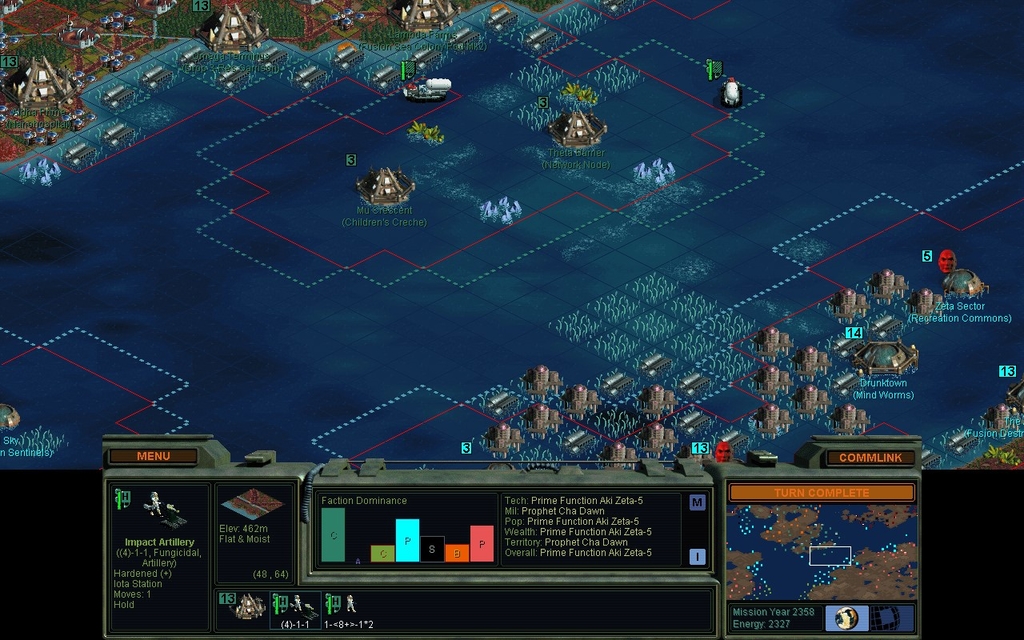Image resolution: width=1024 pixels, height=640 pixels.
Task: Click the world minimap
Action: [x=820, y=551]
